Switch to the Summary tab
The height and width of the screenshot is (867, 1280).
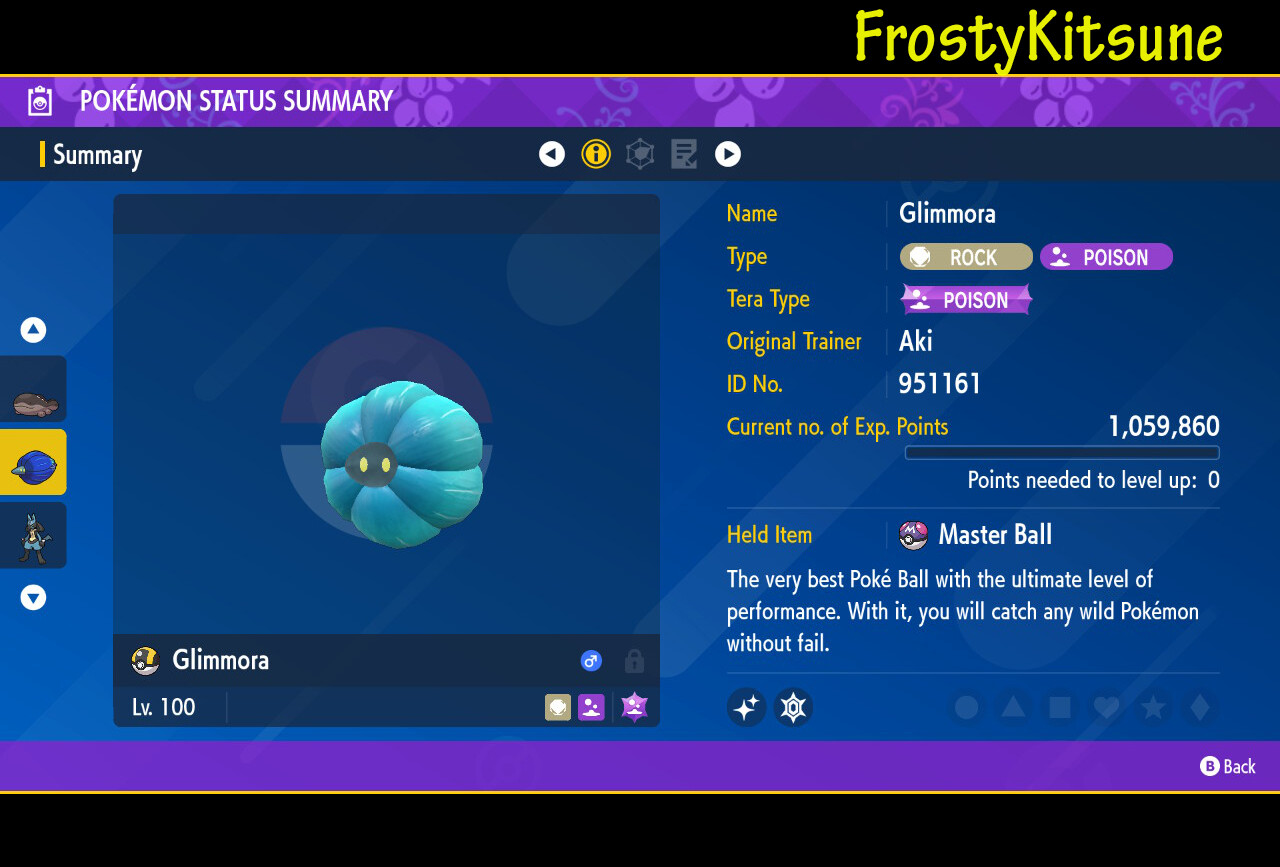click(x=97, y=154)
